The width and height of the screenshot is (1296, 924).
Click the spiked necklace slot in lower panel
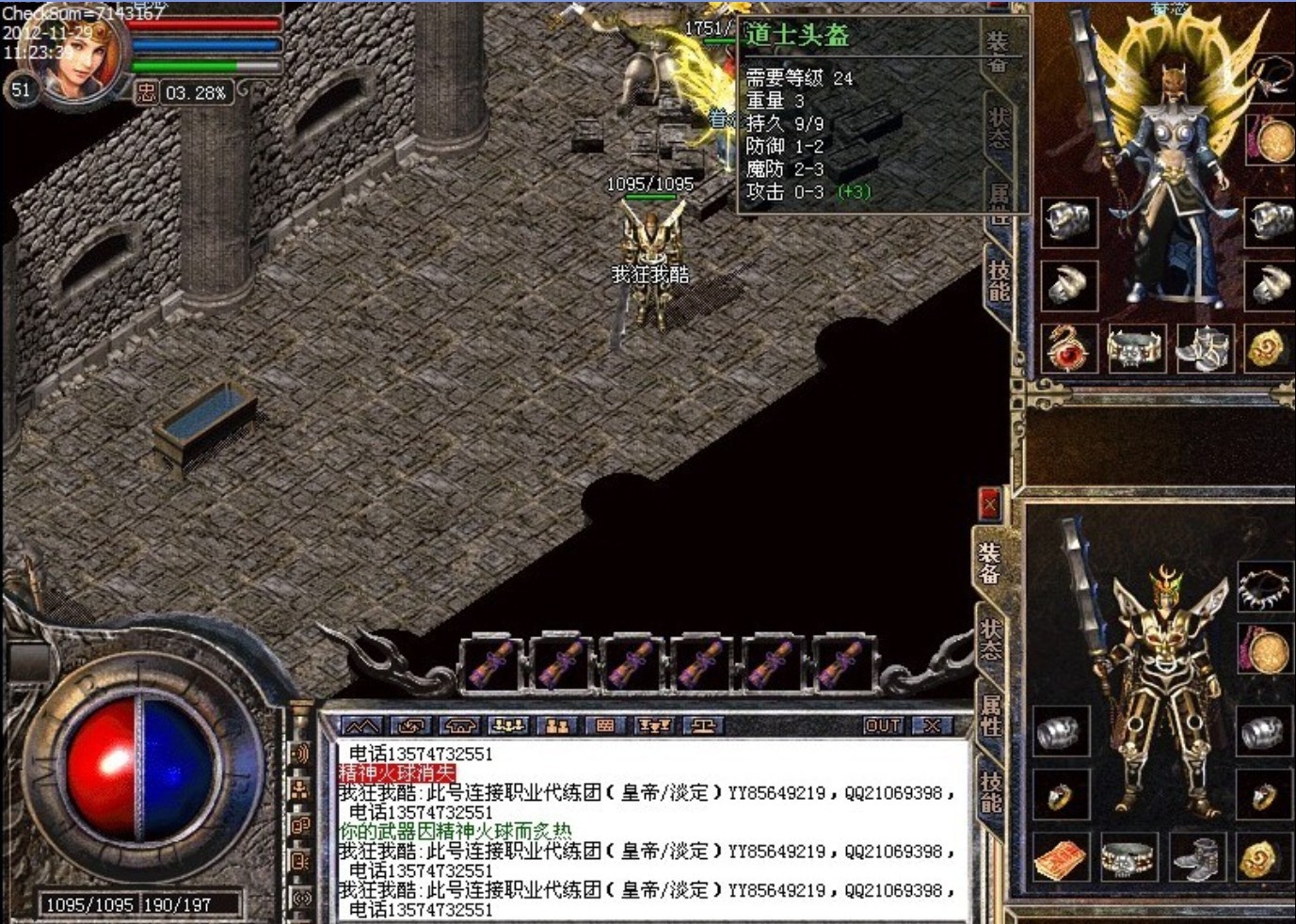click(x=1264, y=586)
